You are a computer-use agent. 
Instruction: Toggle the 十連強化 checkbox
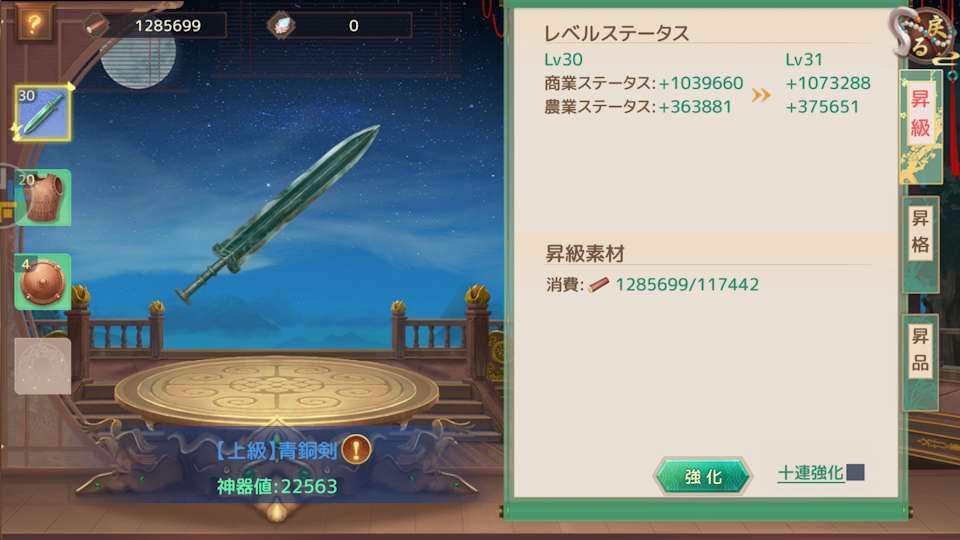856,473
